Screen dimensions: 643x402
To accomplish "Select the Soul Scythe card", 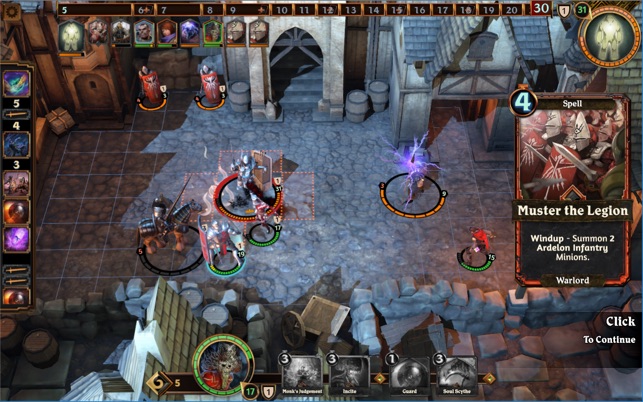I will (x=455, y=374).
